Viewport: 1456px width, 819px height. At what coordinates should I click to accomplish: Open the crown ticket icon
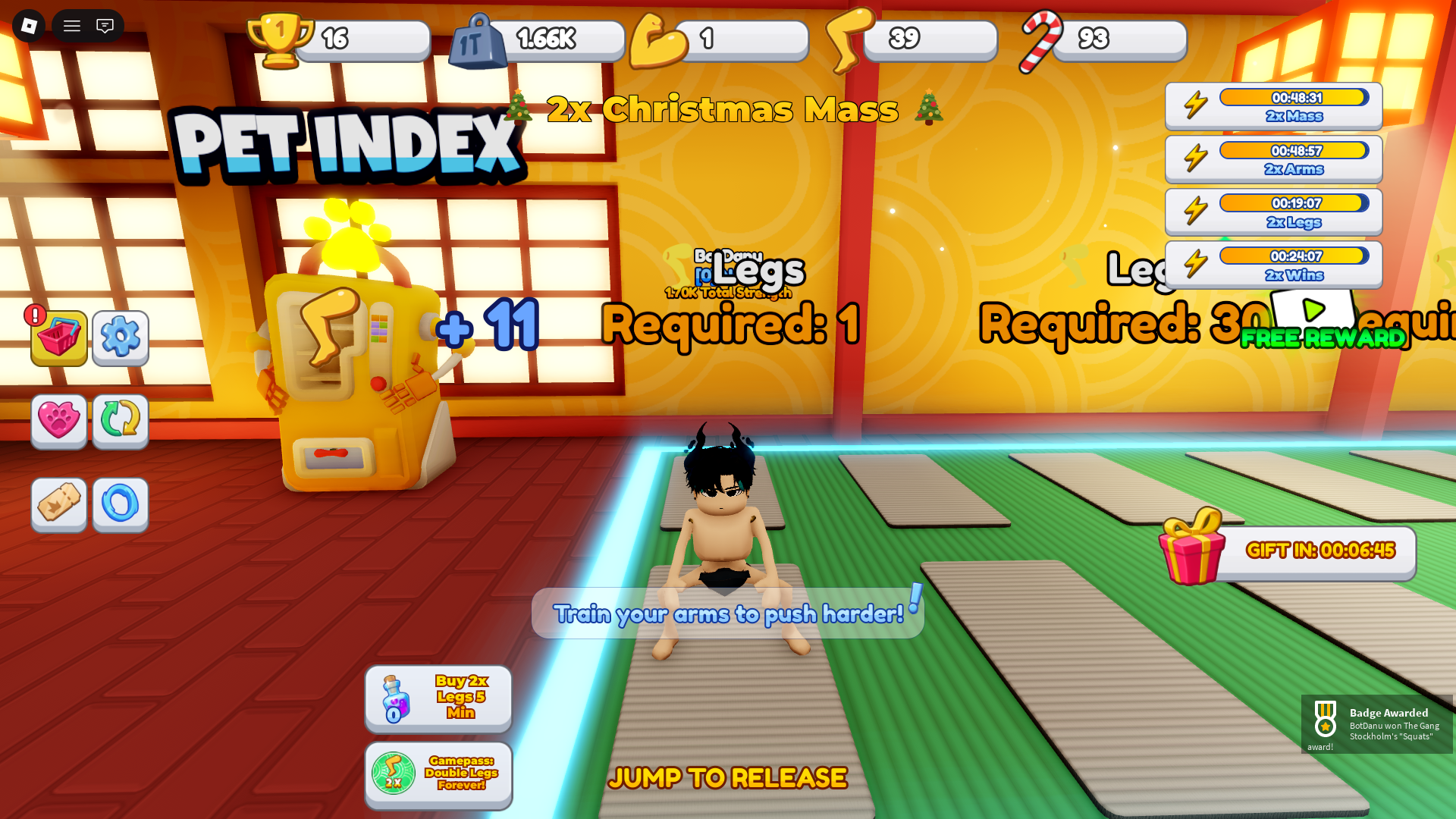pyautogui.click(x=59, y=505)
